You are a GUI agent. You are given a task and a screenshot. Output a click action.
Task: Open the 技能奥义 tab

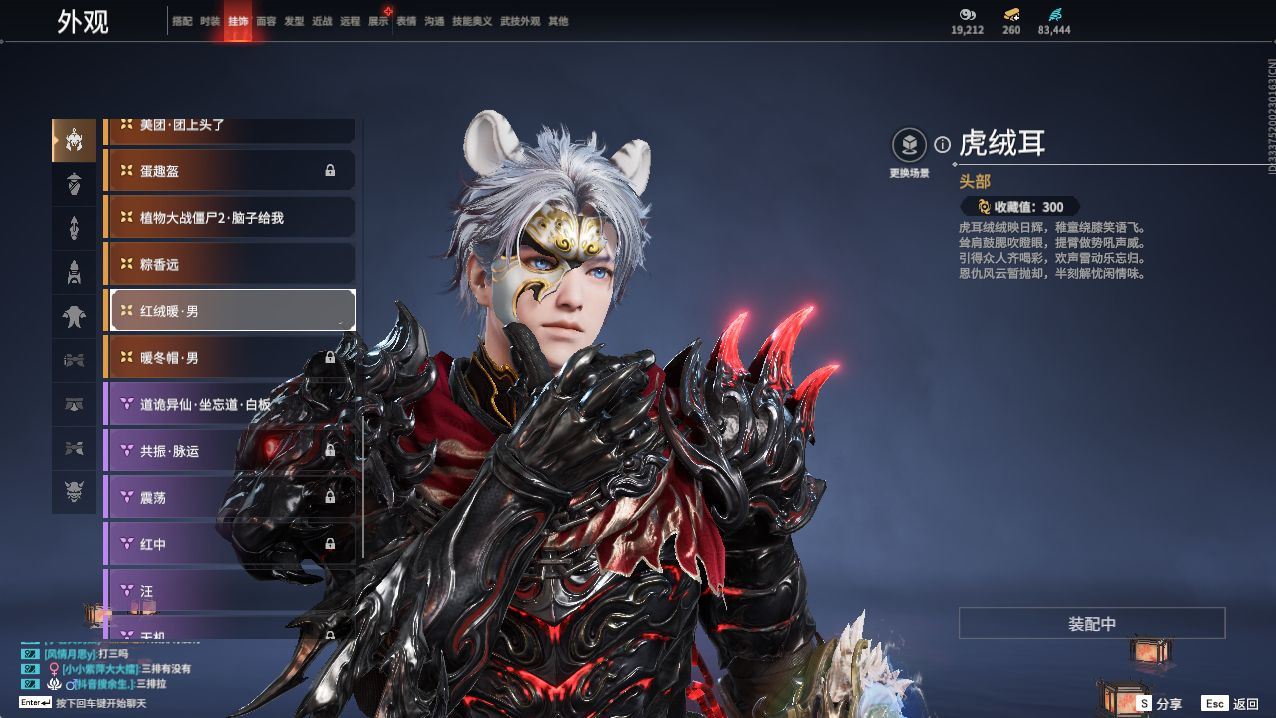click(472, 21)
